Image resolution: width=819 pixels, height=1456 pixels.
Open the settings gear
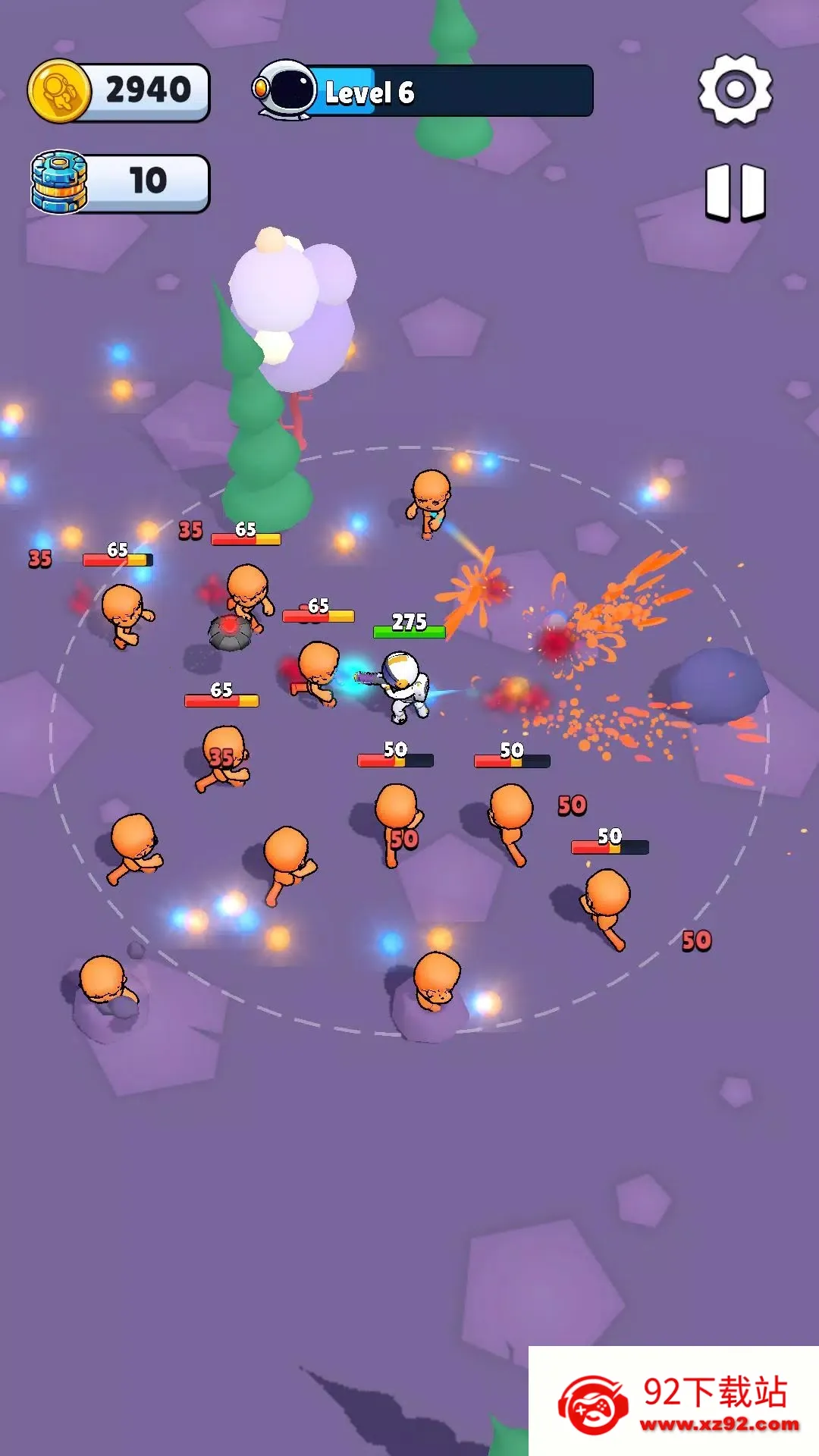pos(735,89)
